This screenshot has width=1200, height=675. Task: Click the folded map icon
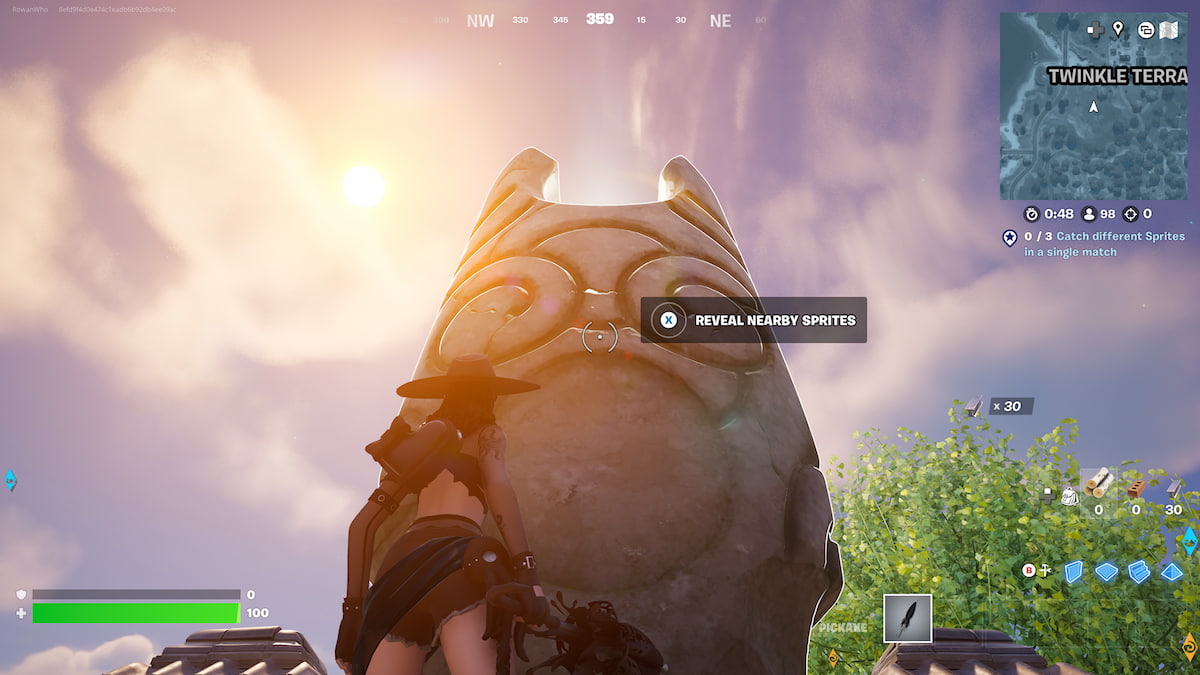[1169, 30]
